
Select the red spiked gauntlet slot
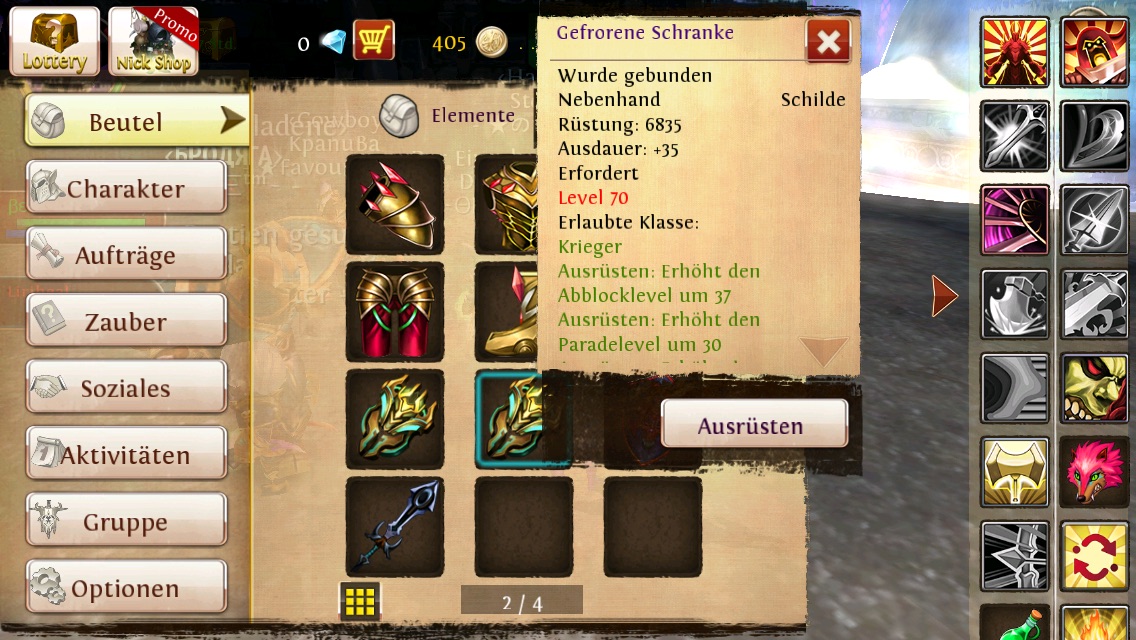[x=395, y=204]
